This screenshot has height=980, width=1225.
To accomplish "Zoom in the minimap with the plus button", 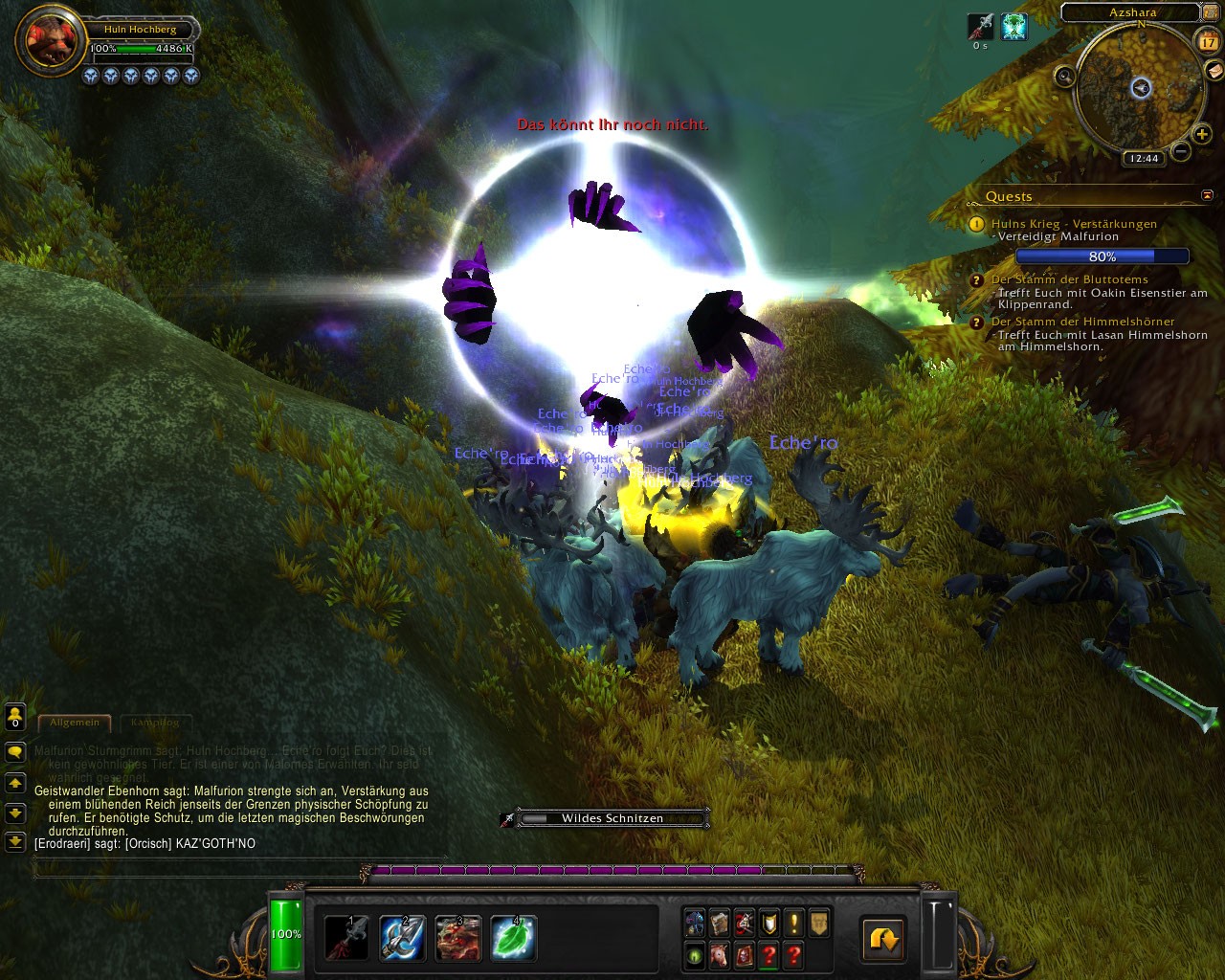I will click(1201, 135).
